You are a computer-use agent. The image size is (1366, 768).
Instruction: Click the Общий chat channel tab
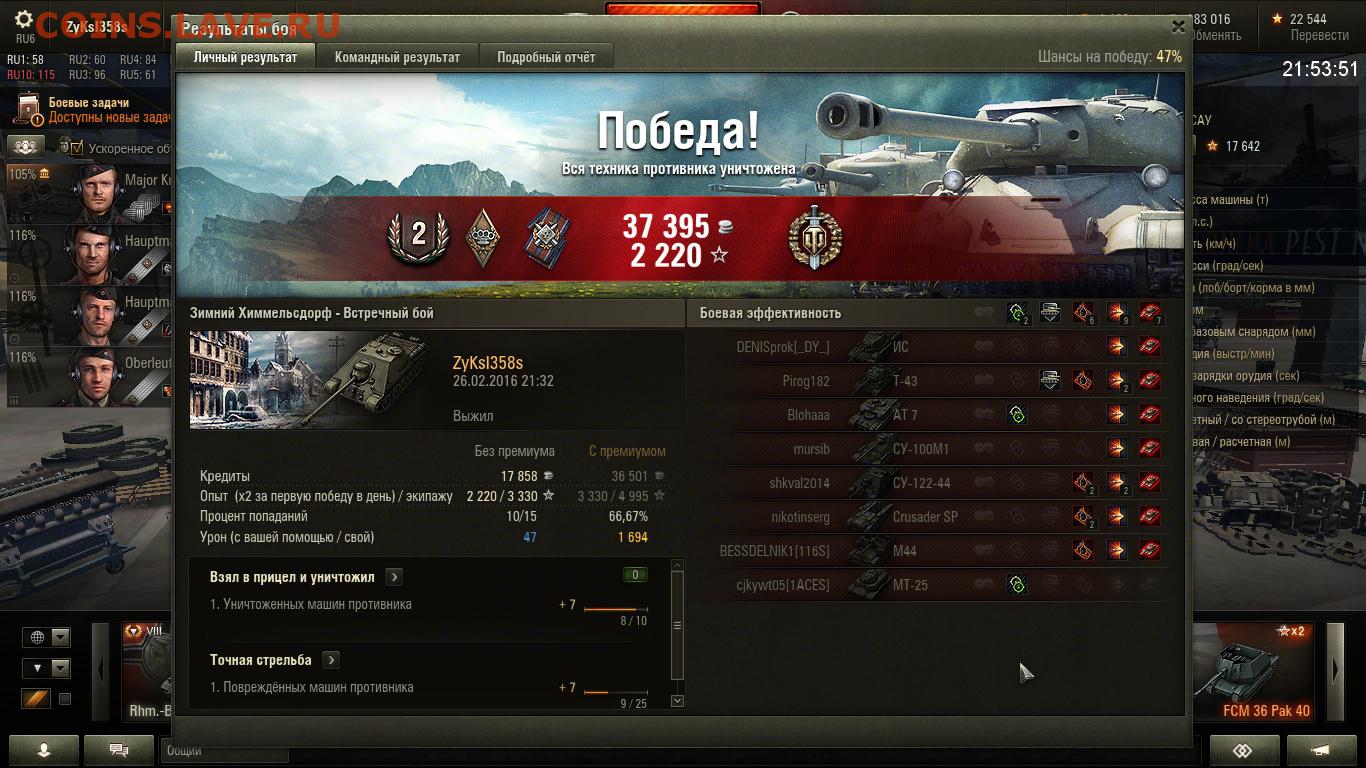tap(185, 750)
